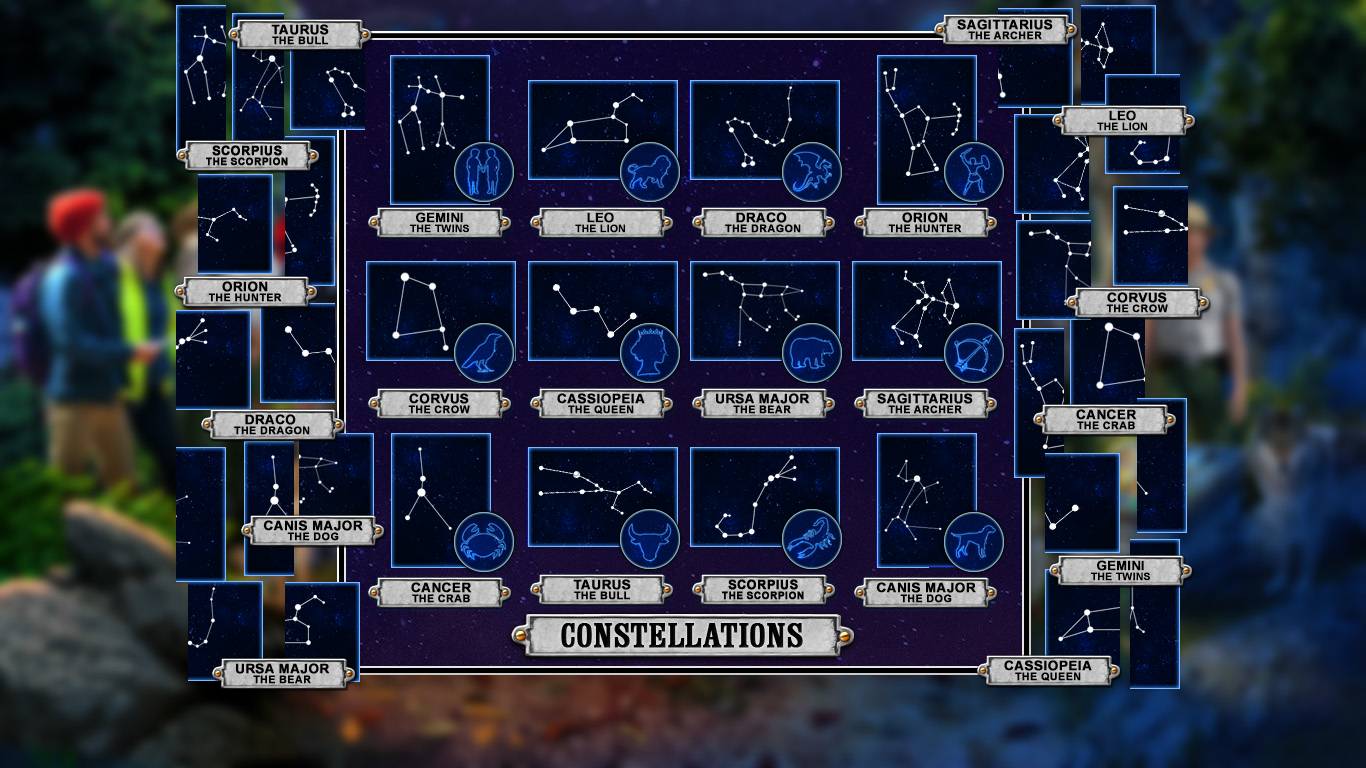This screenshot has width=1366, height=768.
Task: Select the Ursa Major bear emblem icon
Action: [x=811, y=353]
